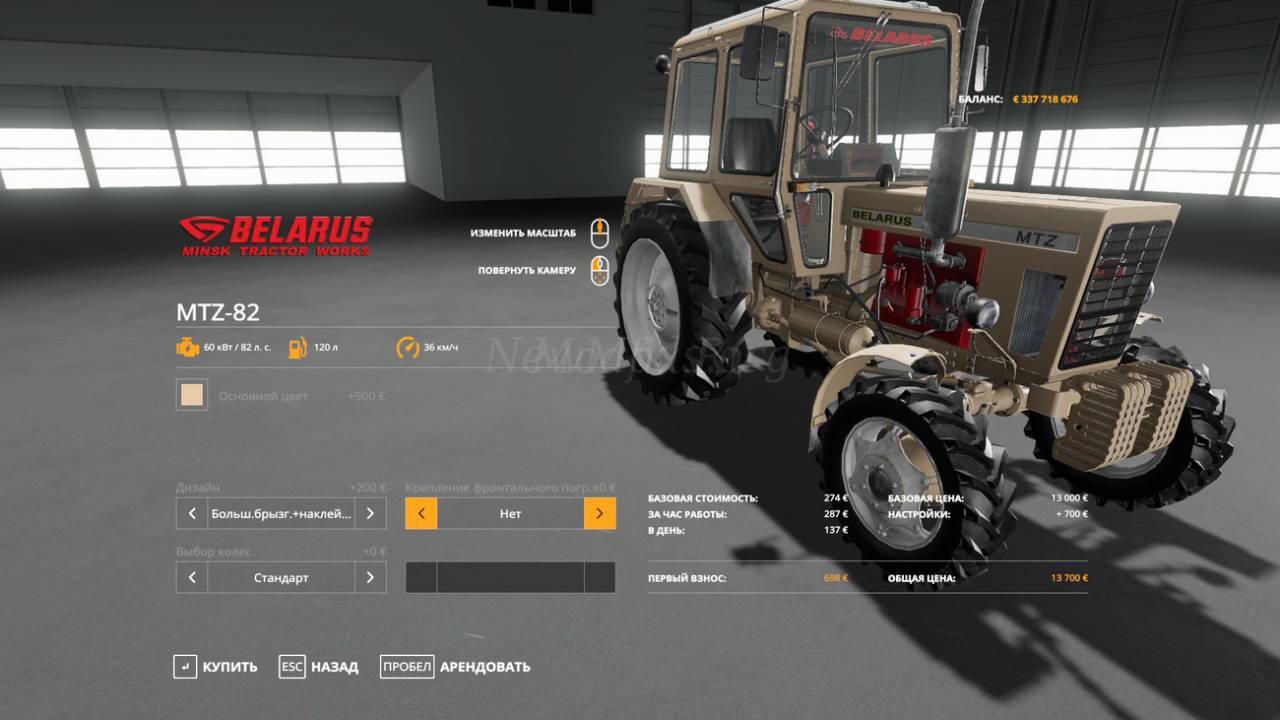Switch to next Выбор колес option

[x=370, y=578]
